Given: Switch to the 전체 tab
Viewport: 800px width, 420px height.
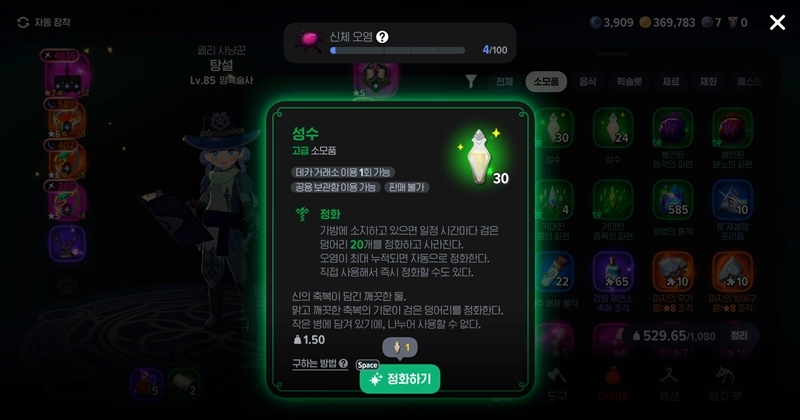Looking at the screenshot, I should (505, 82).
